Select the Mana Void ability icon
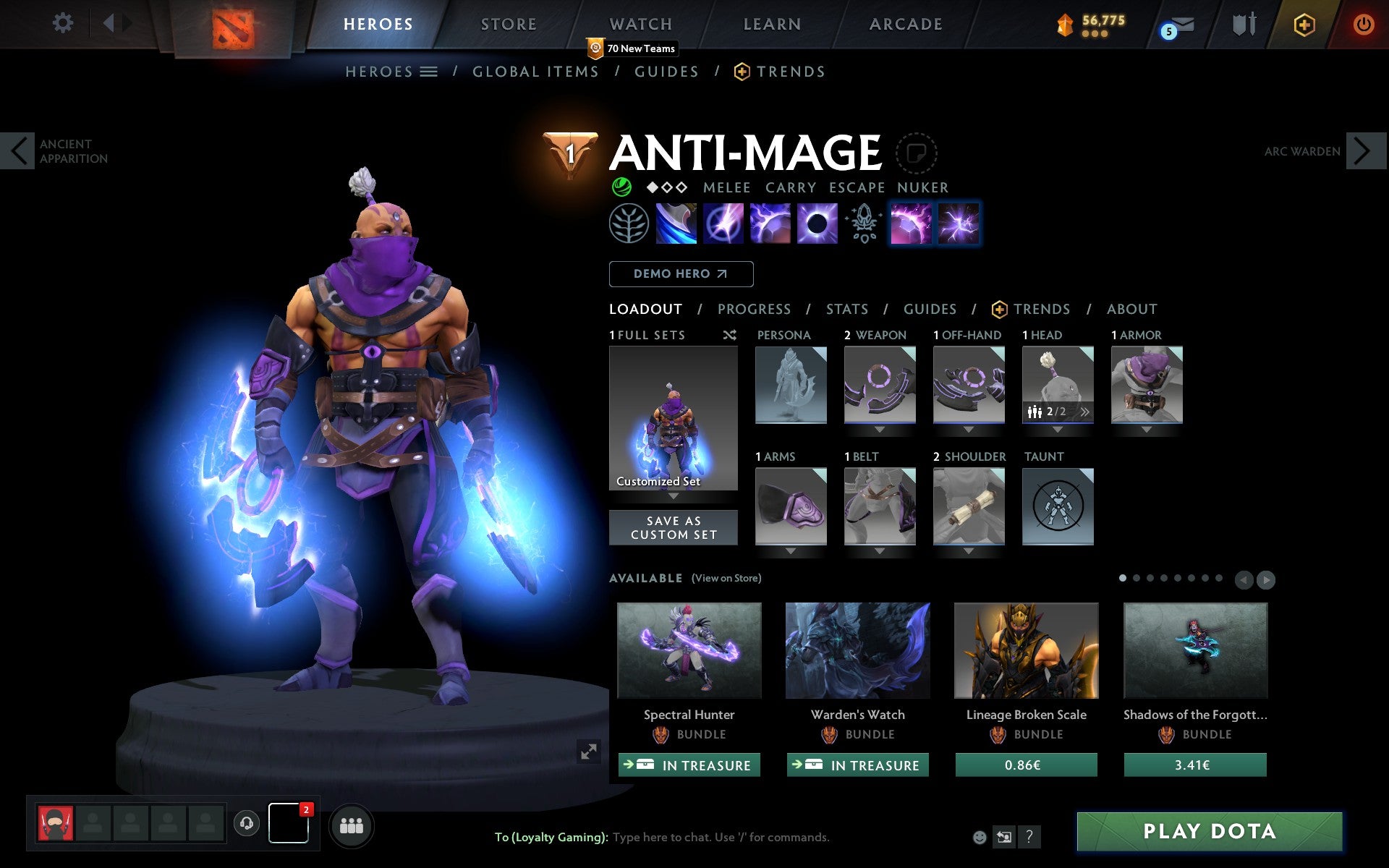The height and width of the screenshot is (868, 1389). pos(817,224)
